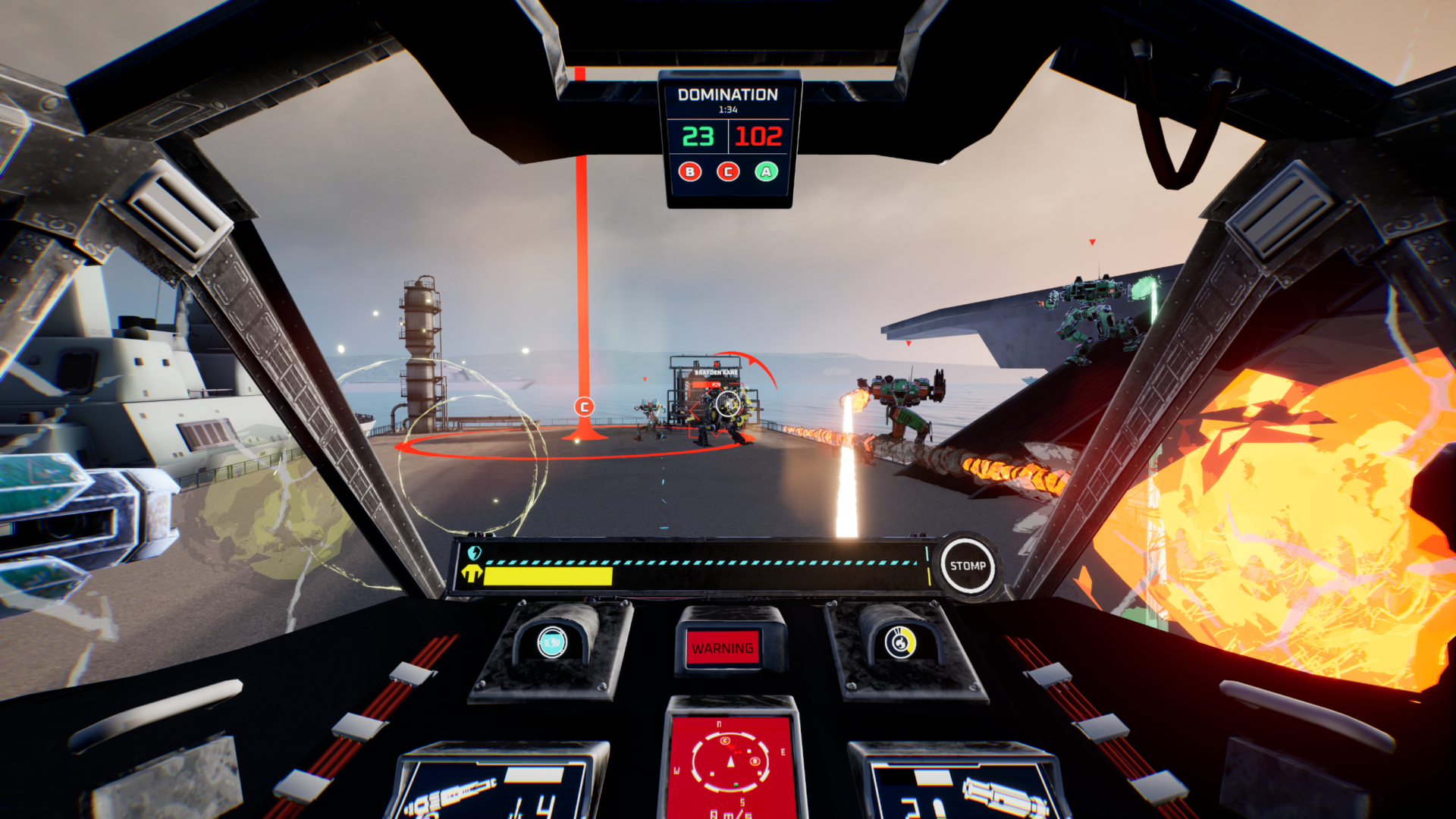Click the red WARNING indicator light
This screenshot has width=1456, height=819.
pyautogui.click(x=723, y=648)
